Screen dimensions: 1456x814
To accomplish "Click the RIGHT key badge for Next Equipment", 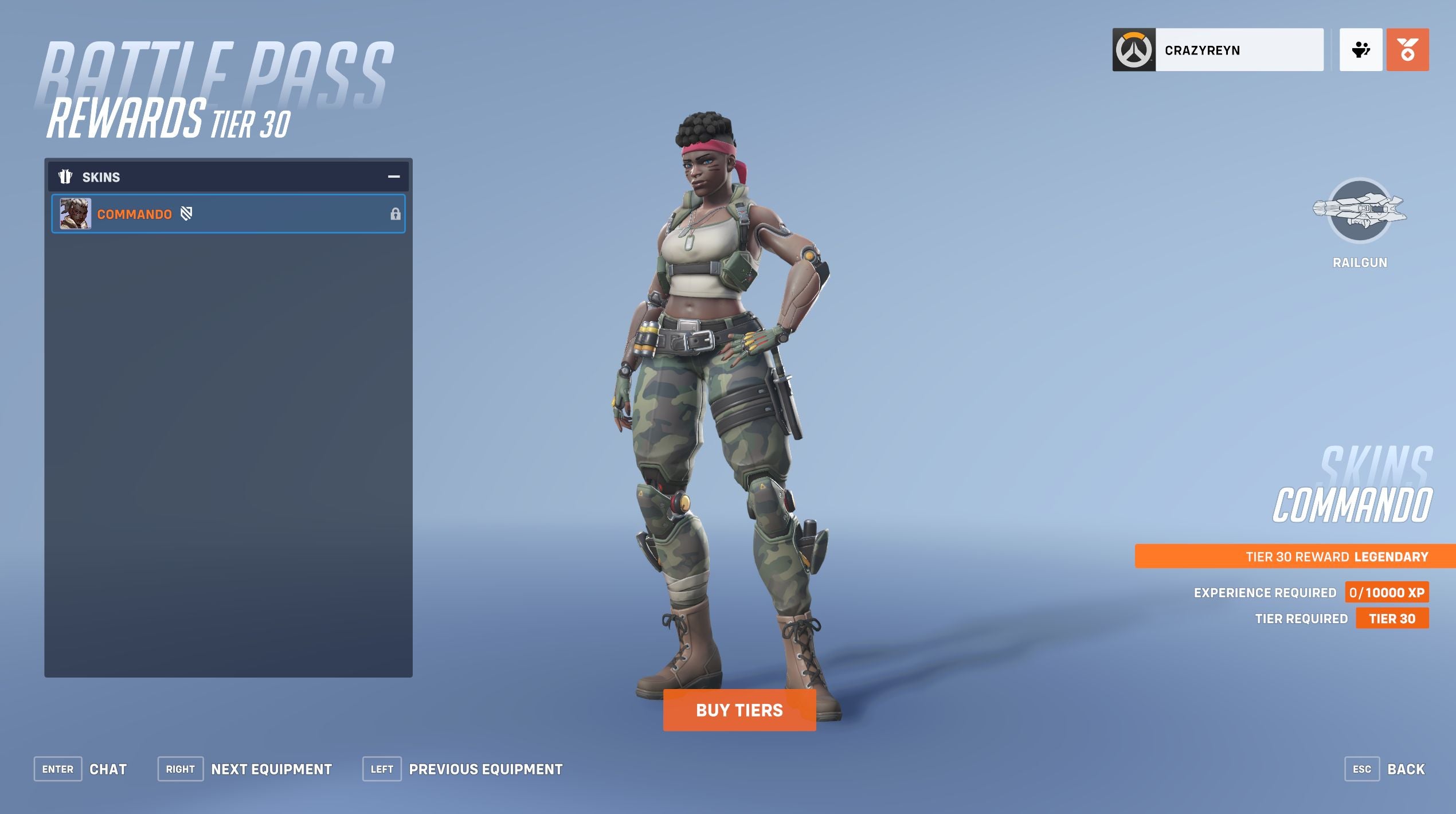I will click(x=181, y=769).
